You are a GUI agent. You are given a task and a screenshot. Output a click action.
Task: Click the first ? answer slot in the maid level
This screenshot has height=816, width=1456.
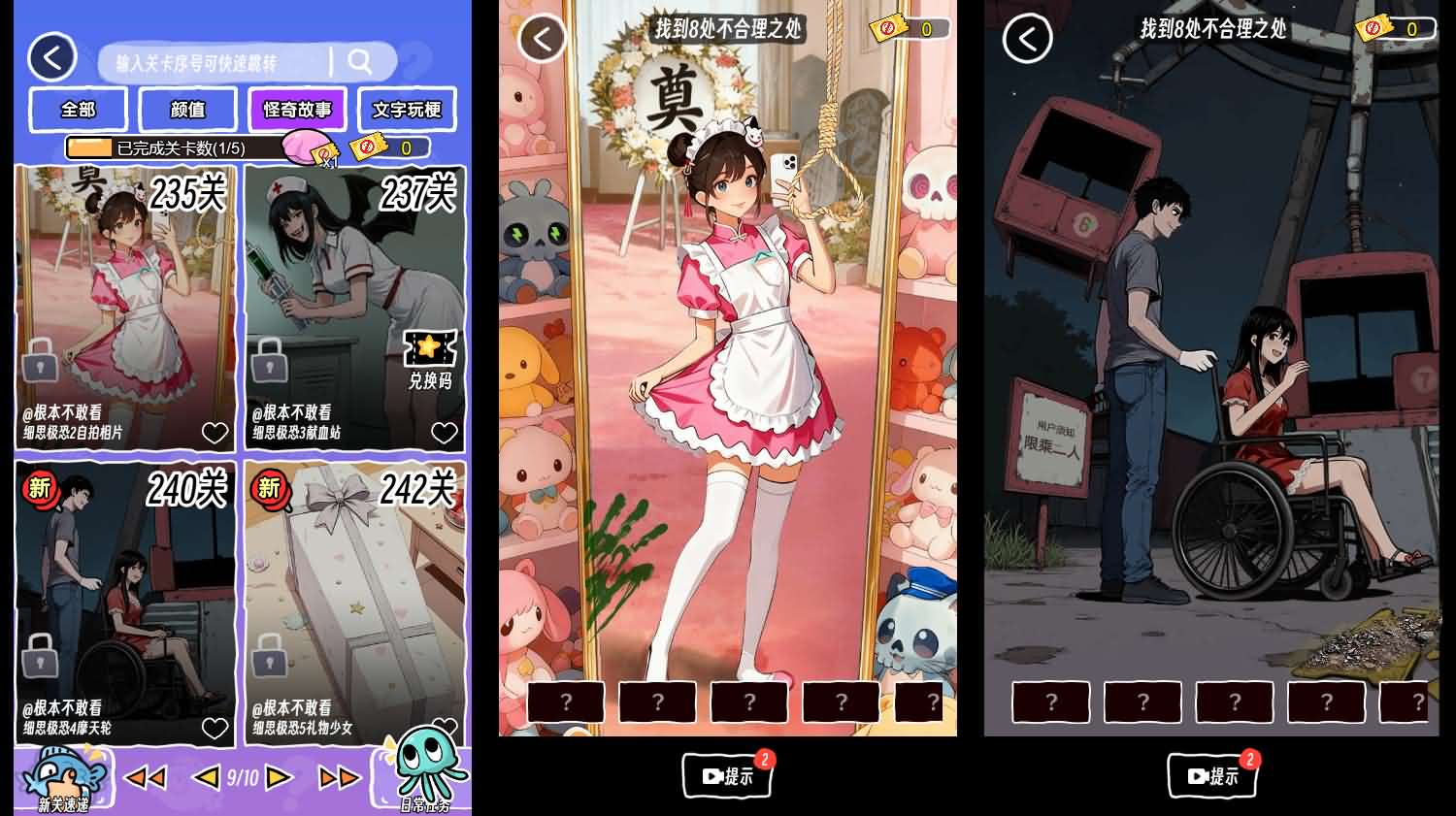coord(566,701)
